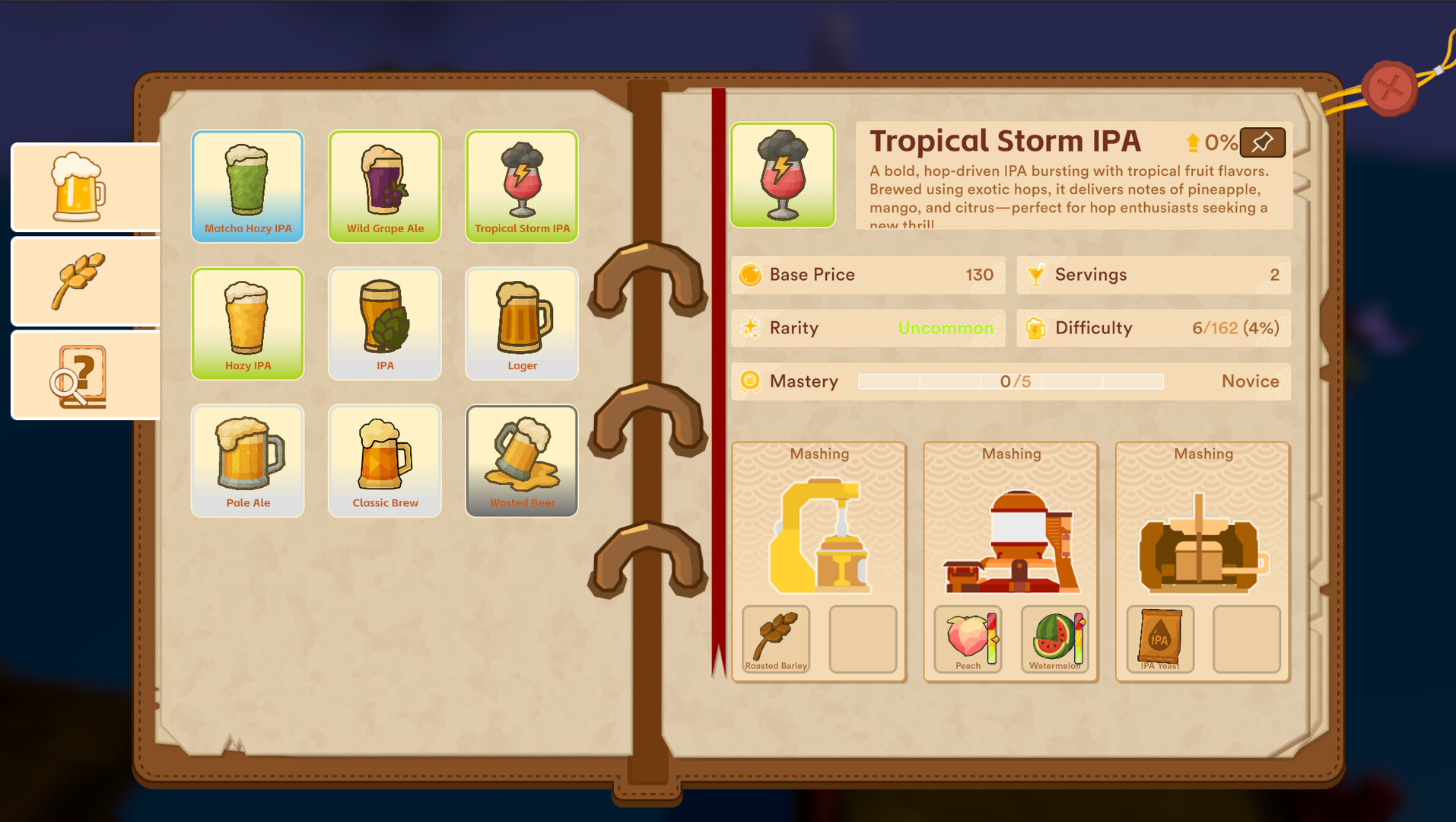
Task: Open the Peach ingredient details
Action: [967, 639]
